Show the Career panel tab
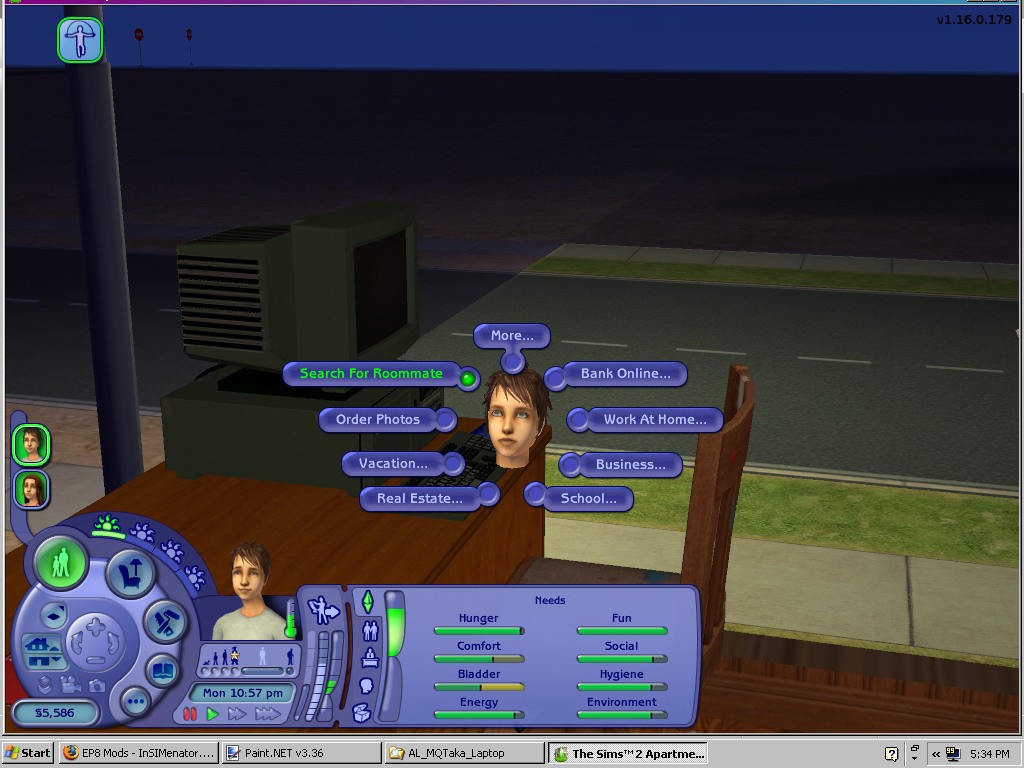This screenshot has width=1024, height=768. pos(371,658)
